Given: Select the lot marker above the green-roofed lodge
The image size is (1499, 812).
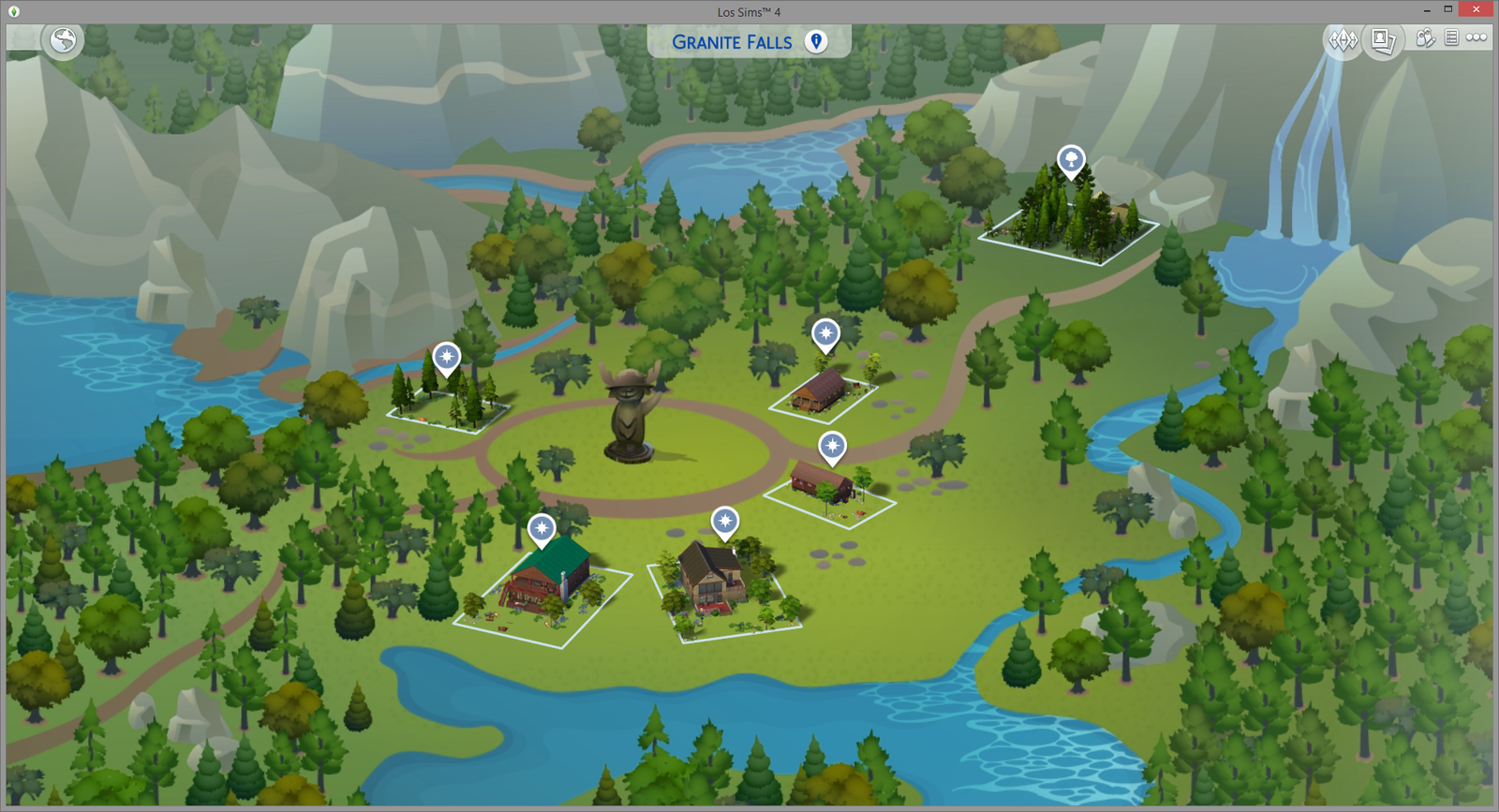Looking at the screenshot, I should pos(542,528).
